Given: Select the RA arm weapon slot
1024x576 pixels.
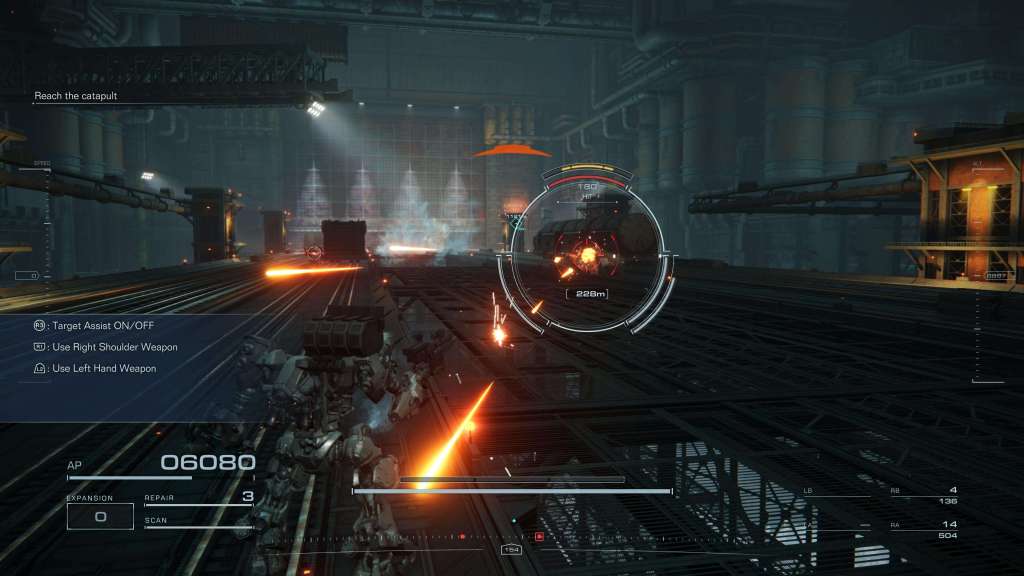Looking at the screenshot, I should pyautogui.click(x=923, y=529).
